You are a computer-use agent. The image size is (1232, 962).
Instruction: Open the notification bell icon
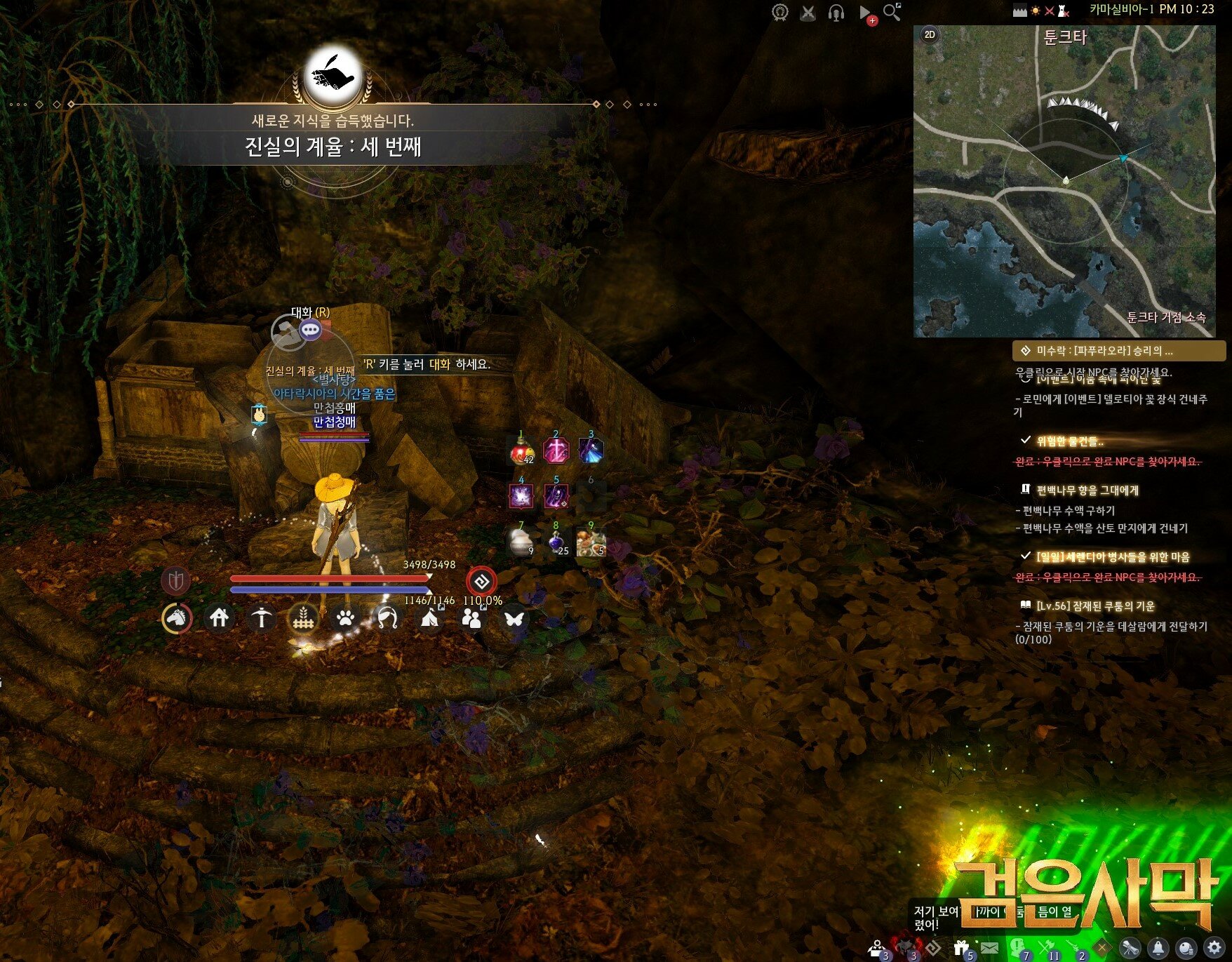1158,948
